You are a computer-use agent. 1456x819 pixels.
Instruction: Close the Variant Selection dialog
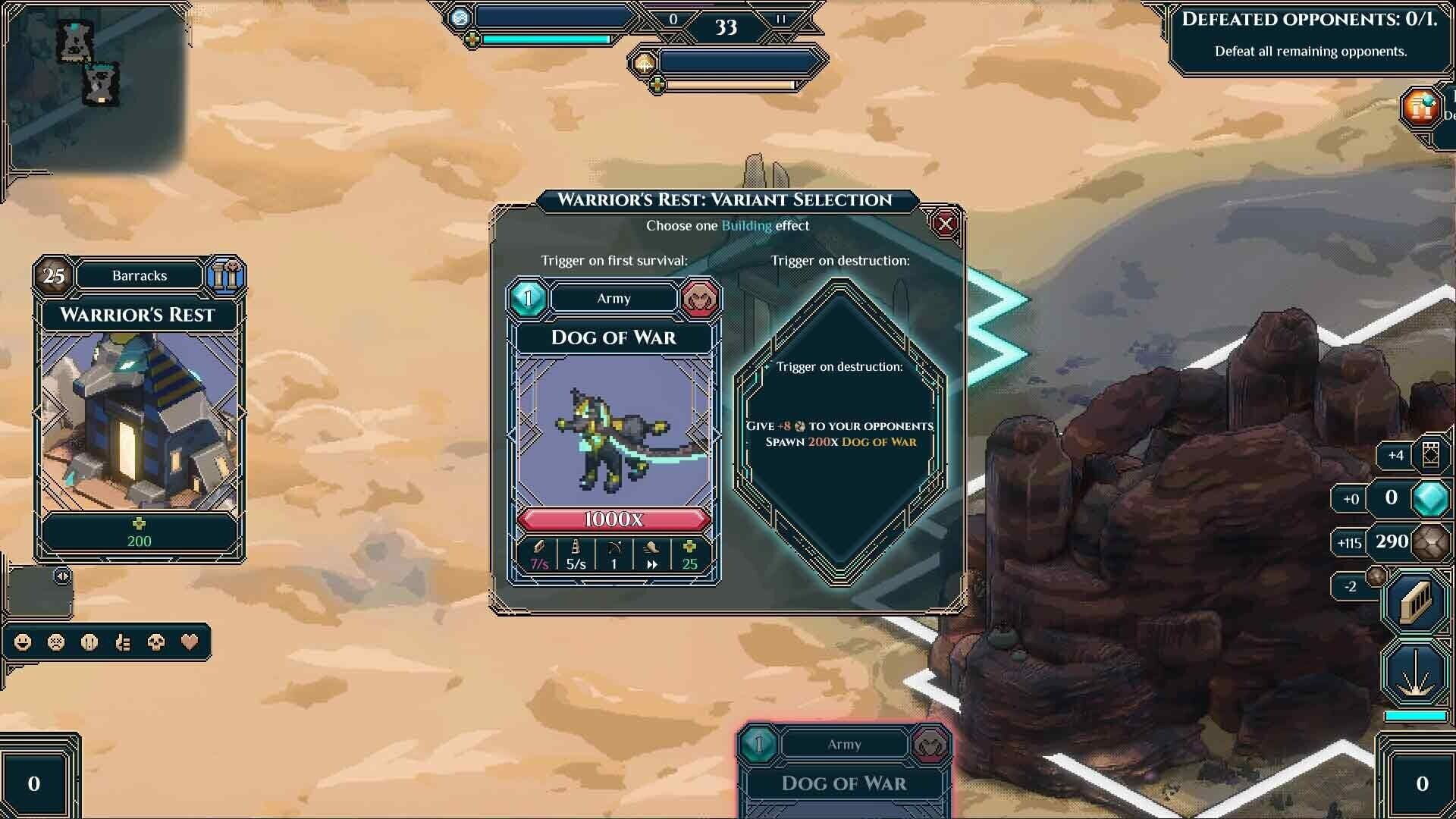(x=944, y=223)
